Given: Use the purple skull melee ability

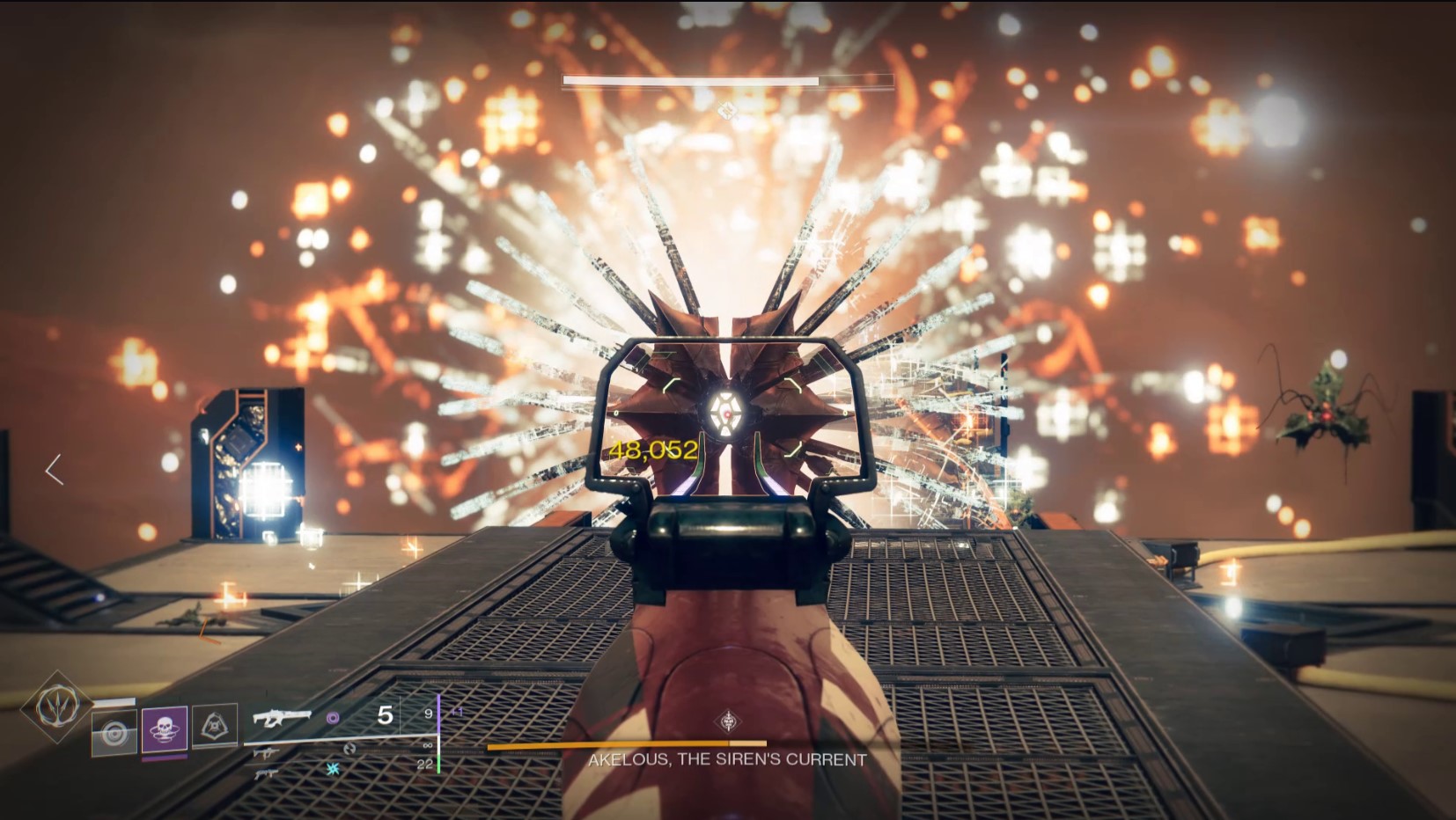Looking at the screenshot, I should click(165, 728).
